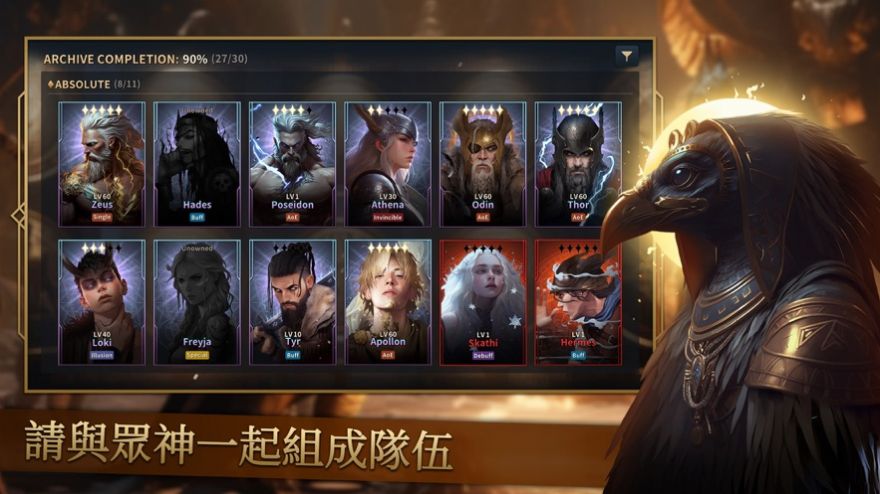Pick the Thor hero card
880x494 pixels.
[578, 163]
